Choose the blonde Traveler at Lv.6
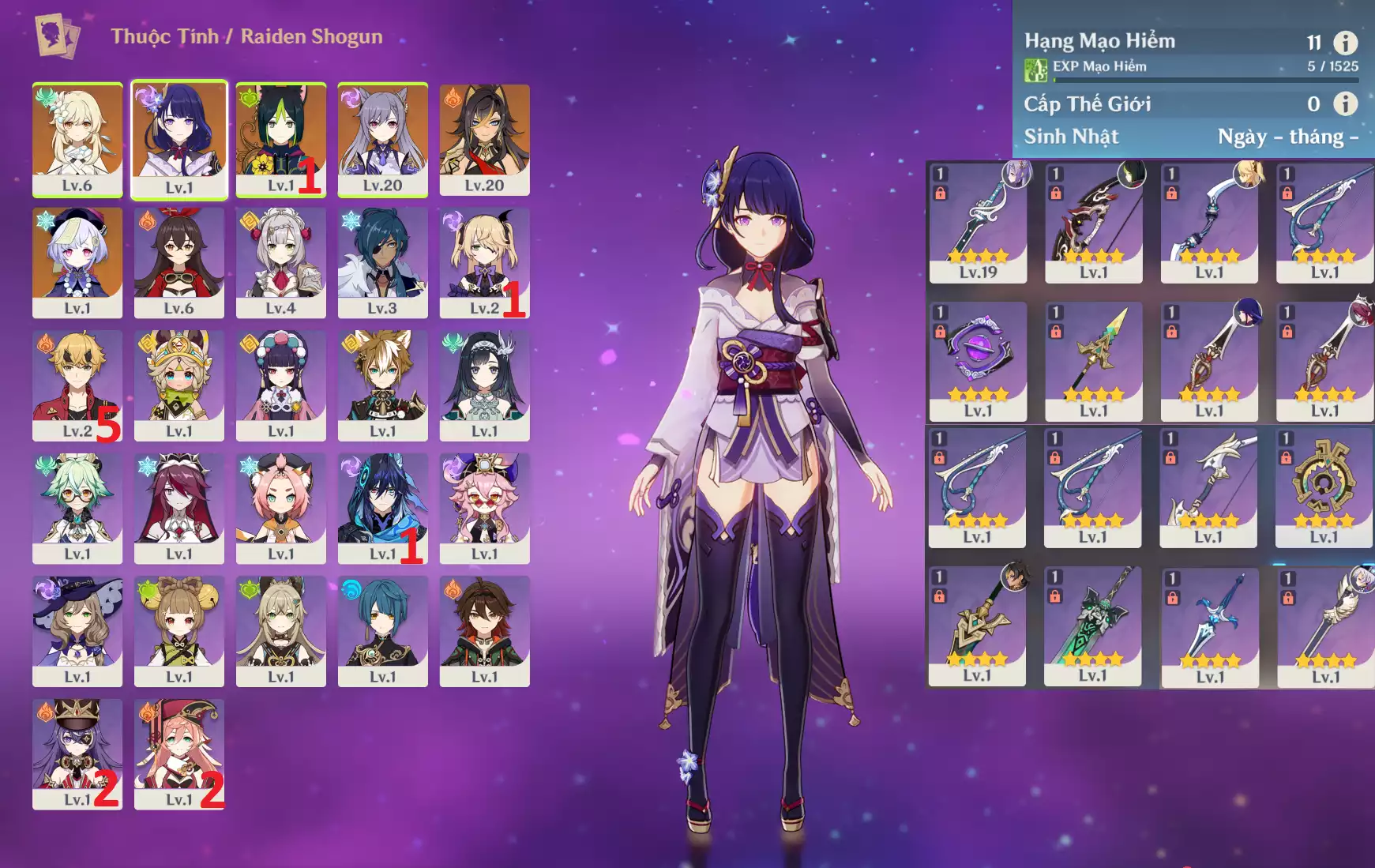 click(x=77, y=139)
